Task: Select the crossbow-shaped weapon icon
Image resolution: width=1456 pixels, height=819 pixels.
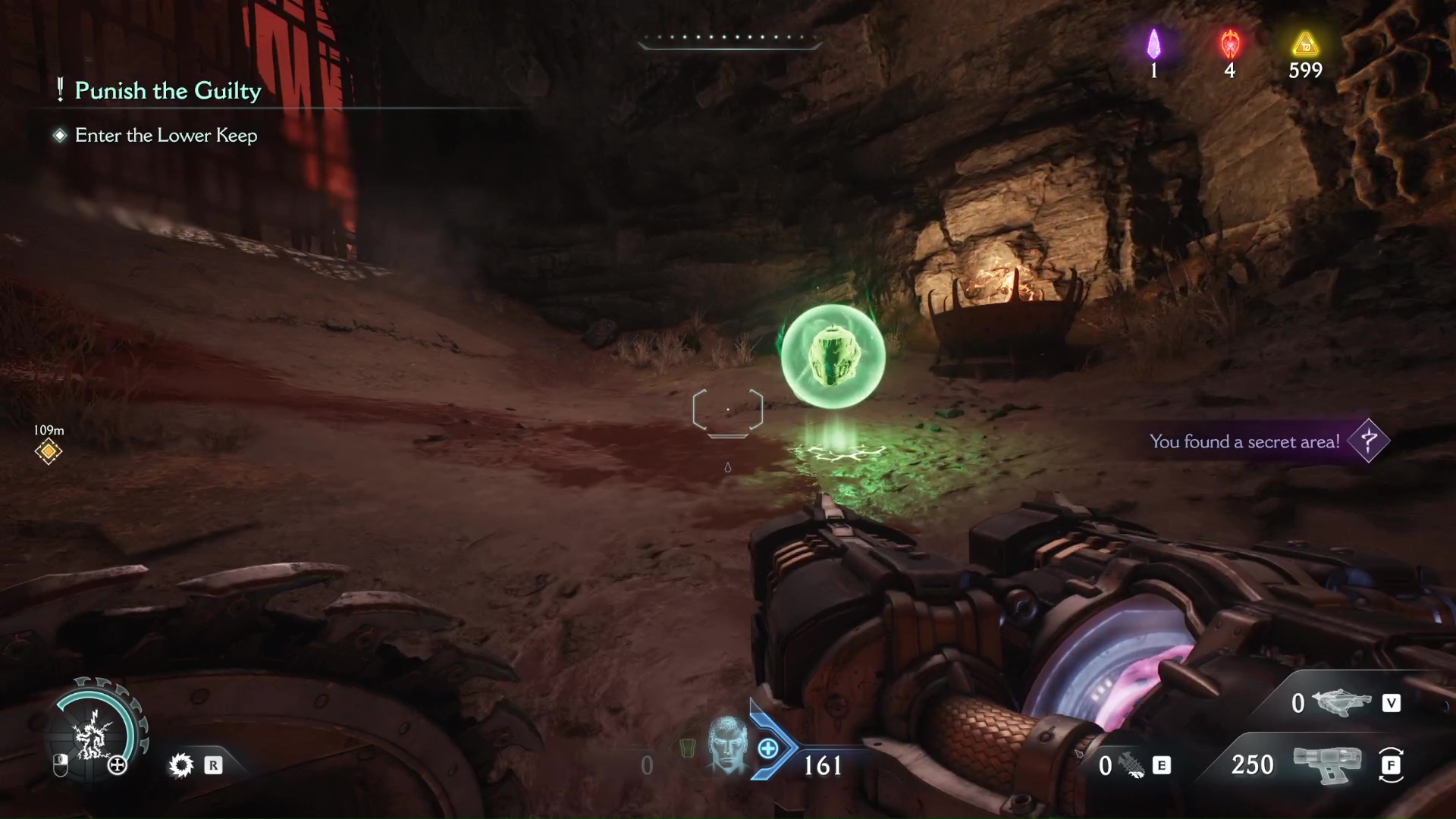Action: (1341, 703)
